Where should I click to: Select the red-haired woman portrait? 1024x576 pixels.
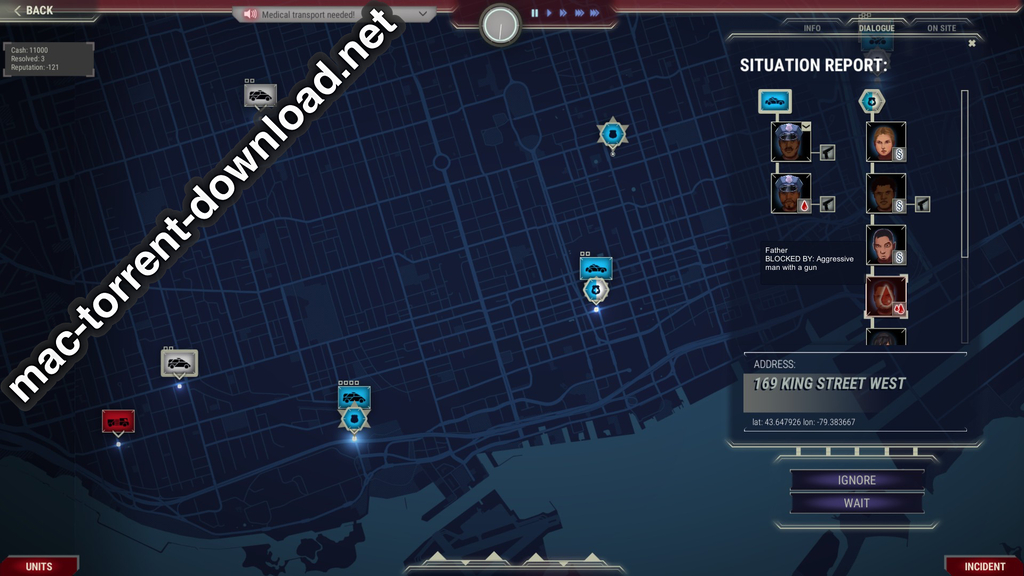884,141
